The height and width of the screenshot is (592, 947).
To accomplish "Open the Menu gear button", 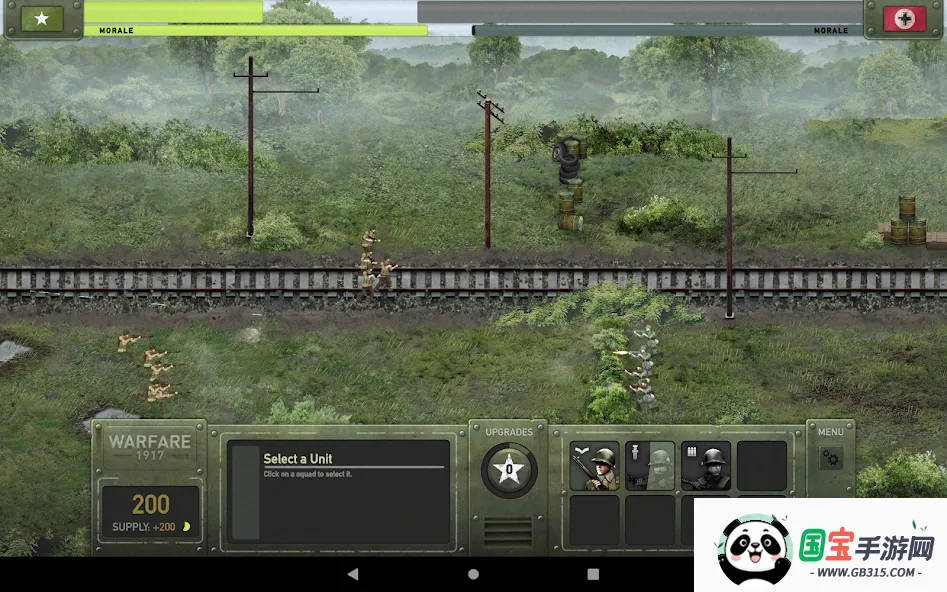I will tap(831, 459).
